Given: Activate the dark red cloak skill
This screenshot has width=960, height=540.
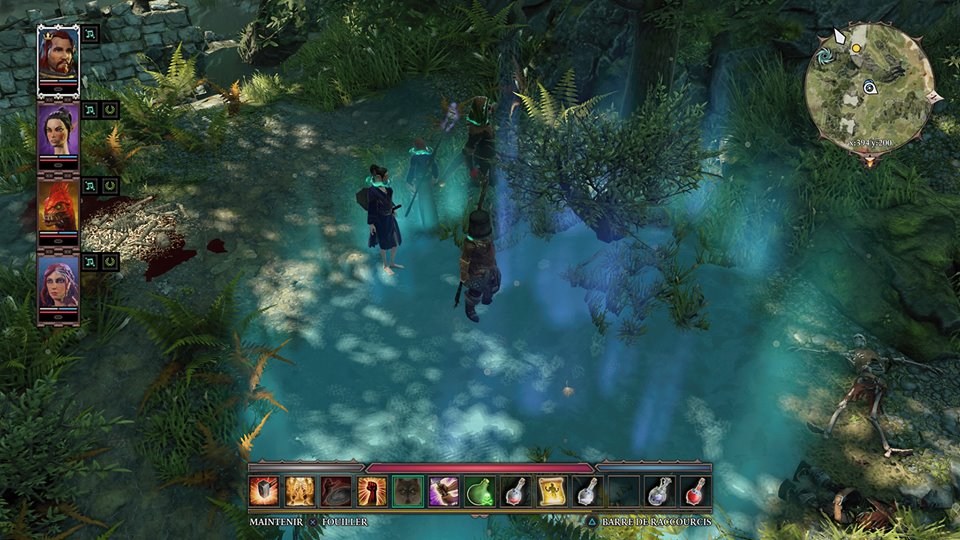Looking at the screenshot, I should pos(335,491).
